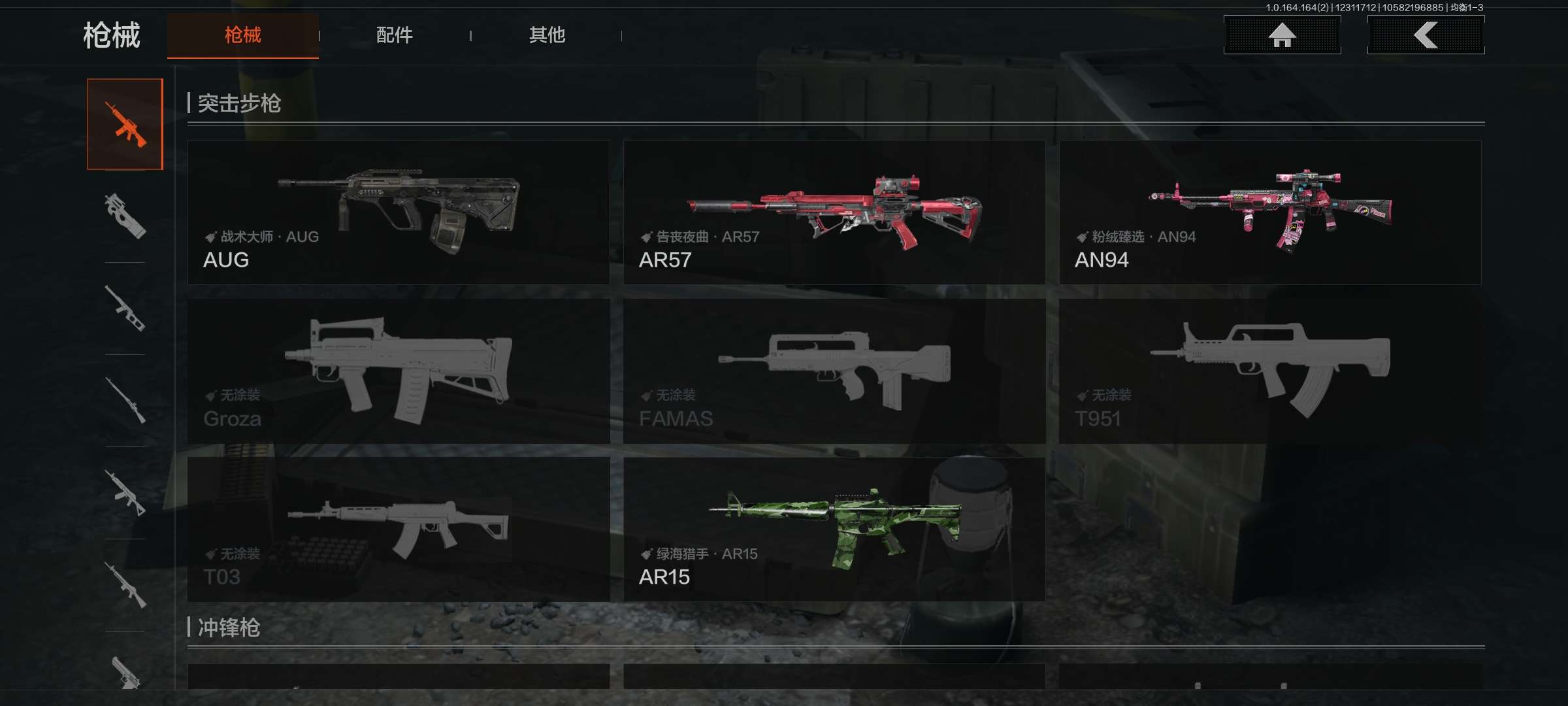Open the FAMAS weapon card
Viewport: 1568px width, 706px height.
pos(834,371)
